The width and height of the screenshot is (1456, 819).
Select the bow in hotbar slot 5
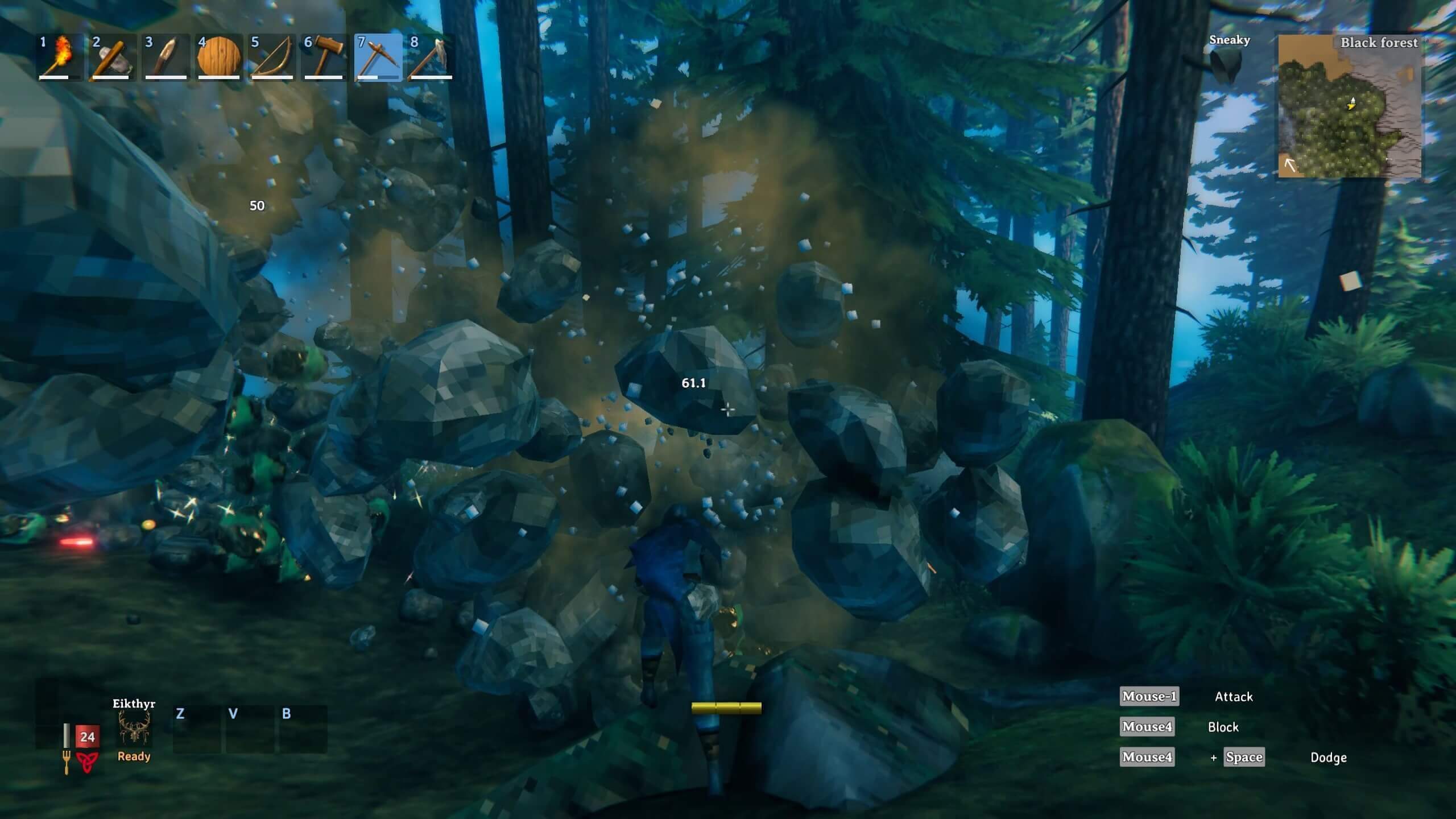click(x=271, y=57)
